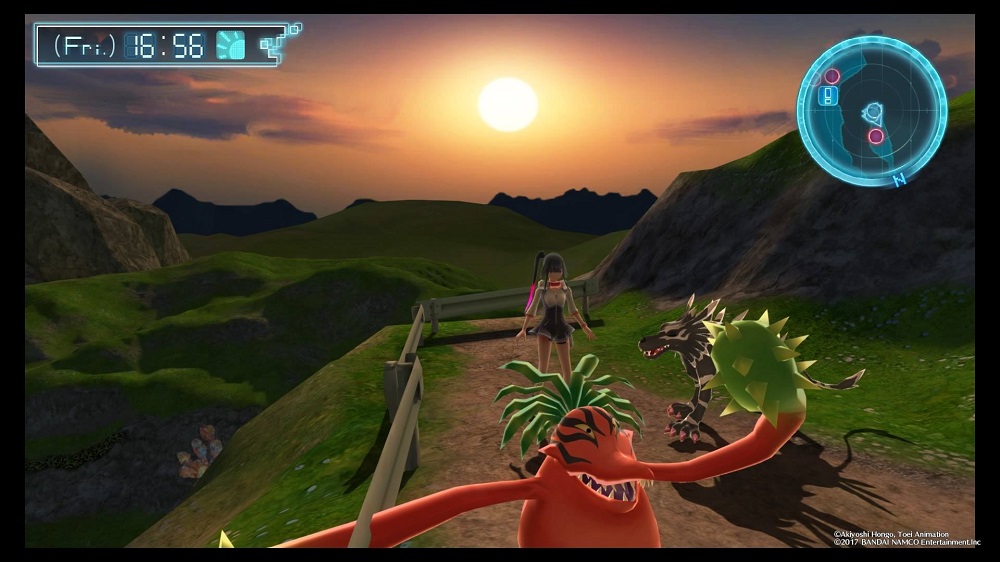The image size is (1000, 562).
Task: Click the red marker above the exclamation icon
Action: click(x=831, y=76)
